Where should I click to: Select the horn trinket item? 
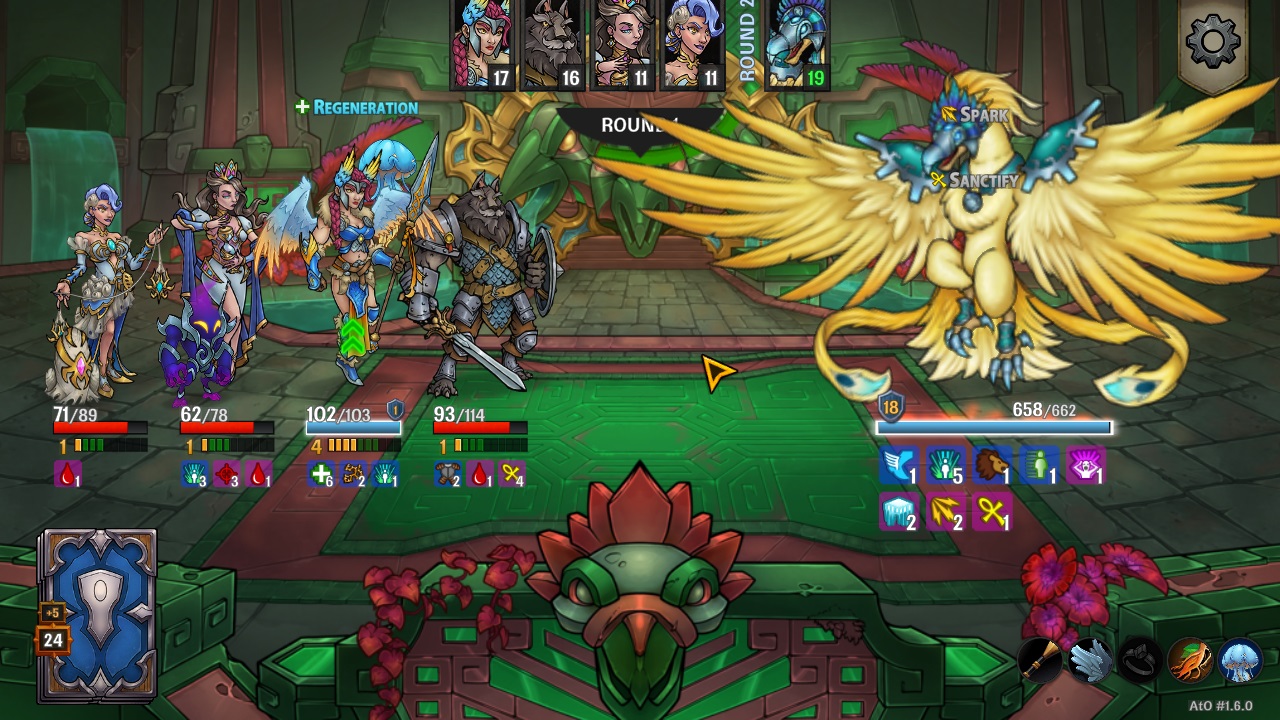click(x=1041, y=660)
